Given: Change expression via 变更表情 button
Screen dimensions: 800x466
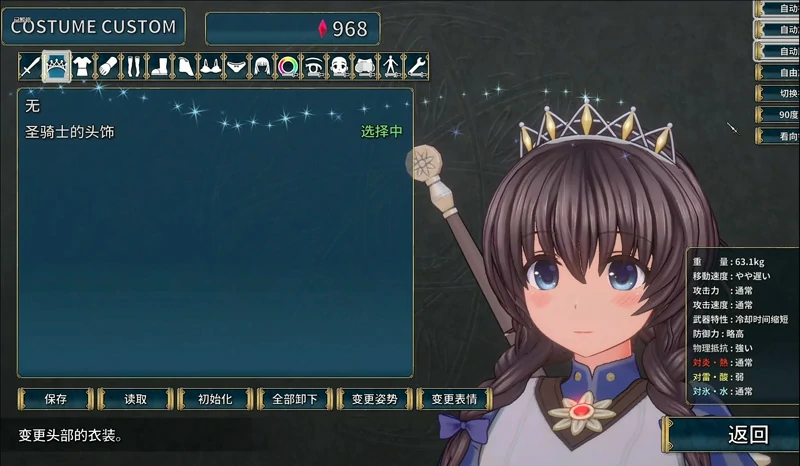Looking at the screenshot, I should (454, 398).
